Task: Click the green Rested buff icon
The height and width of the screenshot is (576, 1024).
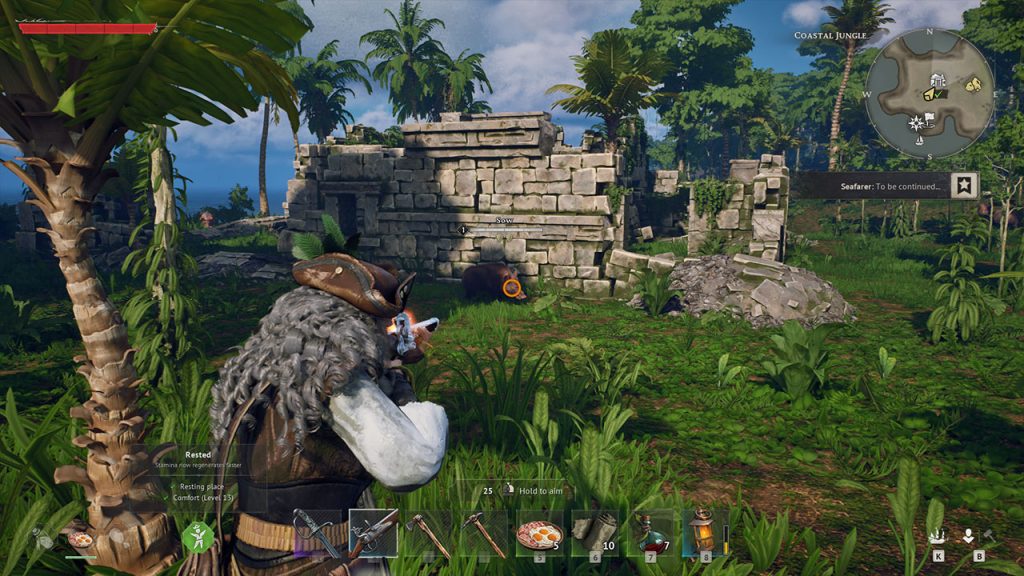Action: (x=197, y=537)
